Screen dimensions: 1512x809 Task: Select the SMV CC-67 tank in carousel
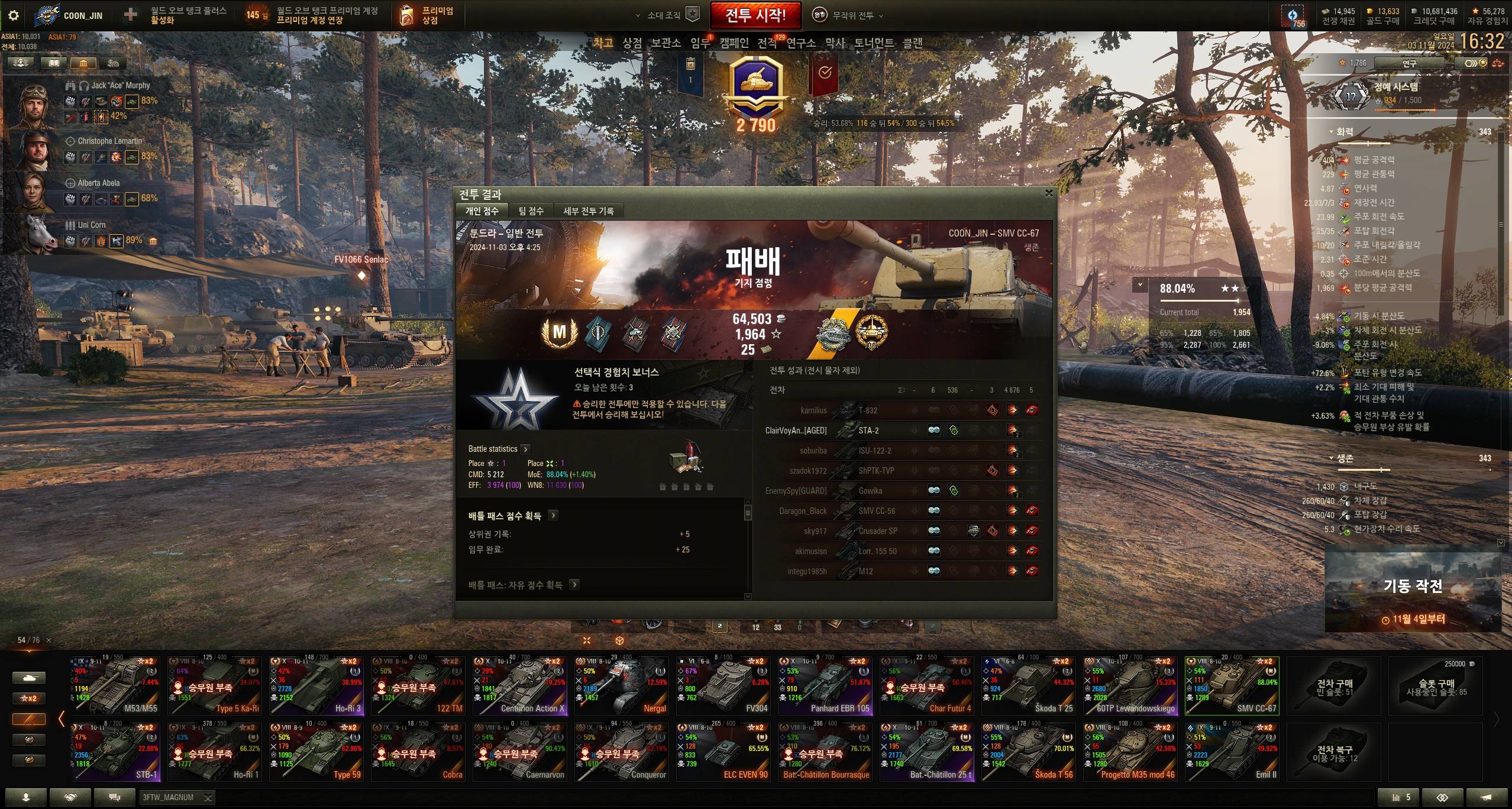[1232, 686]
